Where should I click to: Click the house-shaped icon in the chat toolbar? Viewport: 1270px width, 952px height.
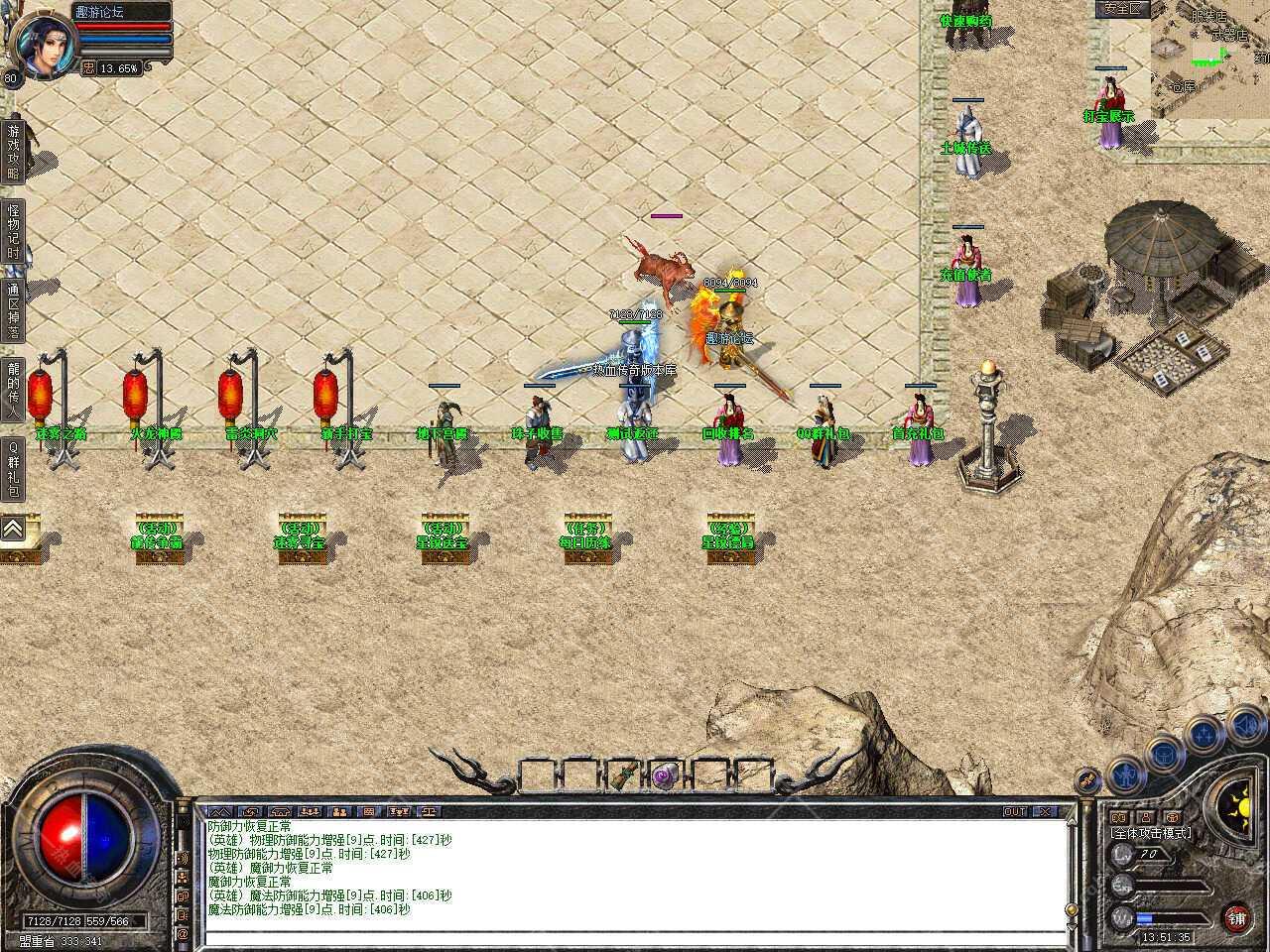tap(281, 811)
